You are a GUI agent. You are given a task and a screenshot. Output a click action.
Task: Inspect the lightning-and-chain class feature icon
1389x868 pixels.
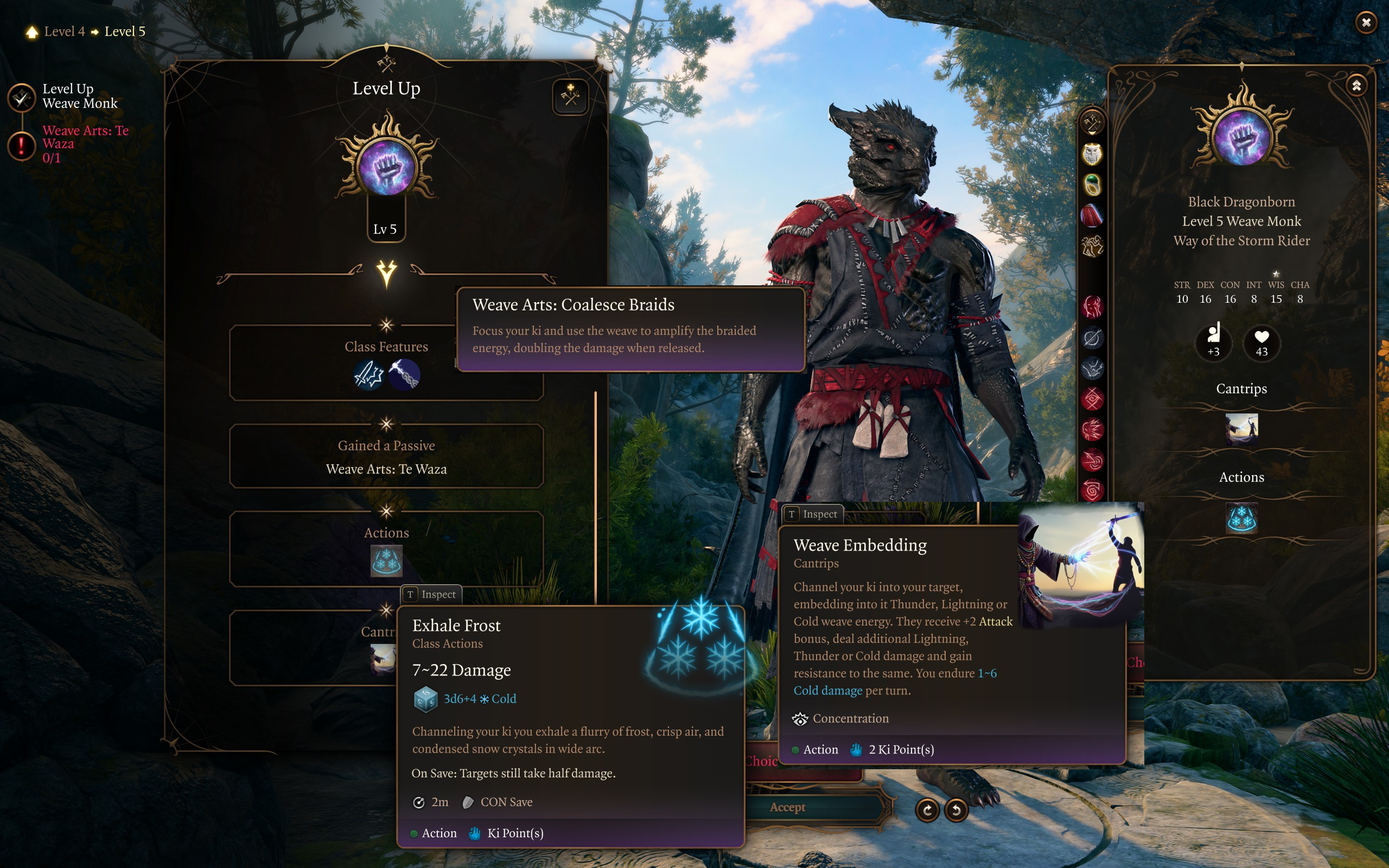point(404,375)
